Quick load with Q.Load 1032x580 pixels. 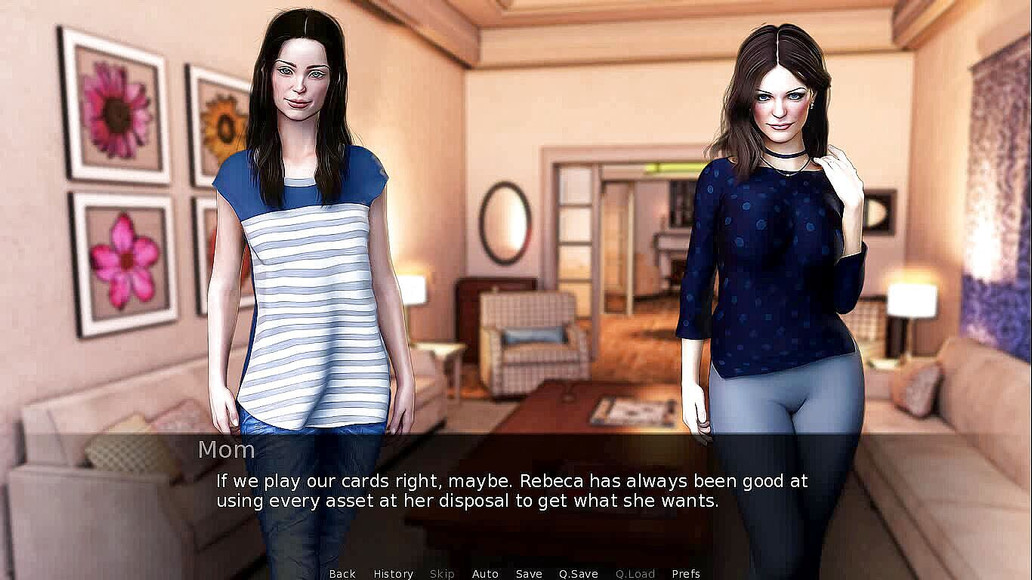pos(635,574)
